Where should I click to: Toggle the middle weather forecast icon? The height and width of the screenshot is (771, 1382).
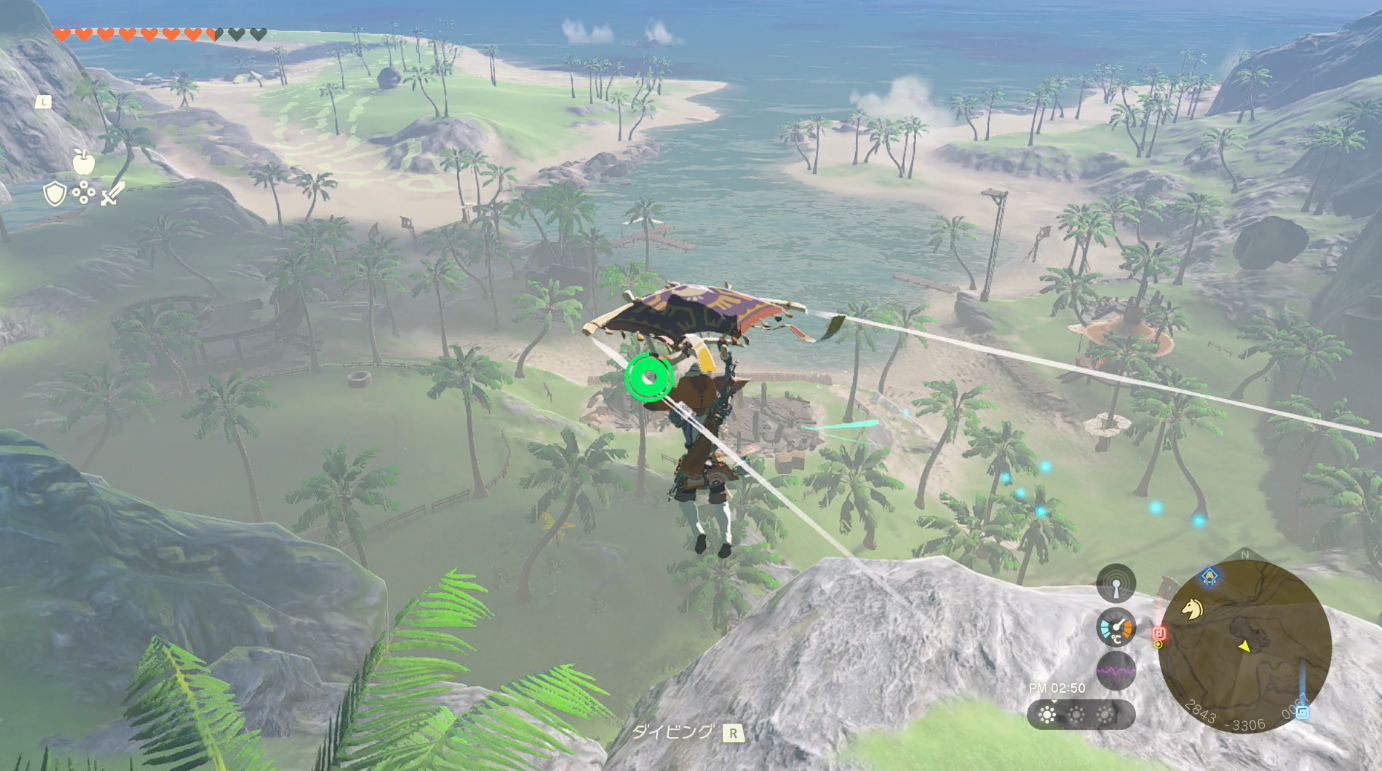[x=1076, y=716]
